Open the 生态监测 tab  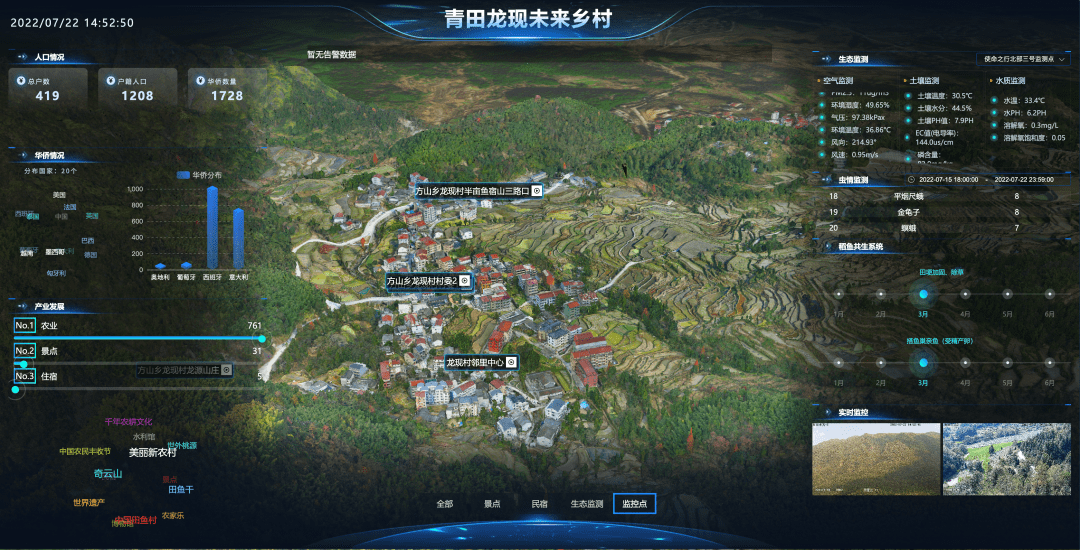pos(587,504)
